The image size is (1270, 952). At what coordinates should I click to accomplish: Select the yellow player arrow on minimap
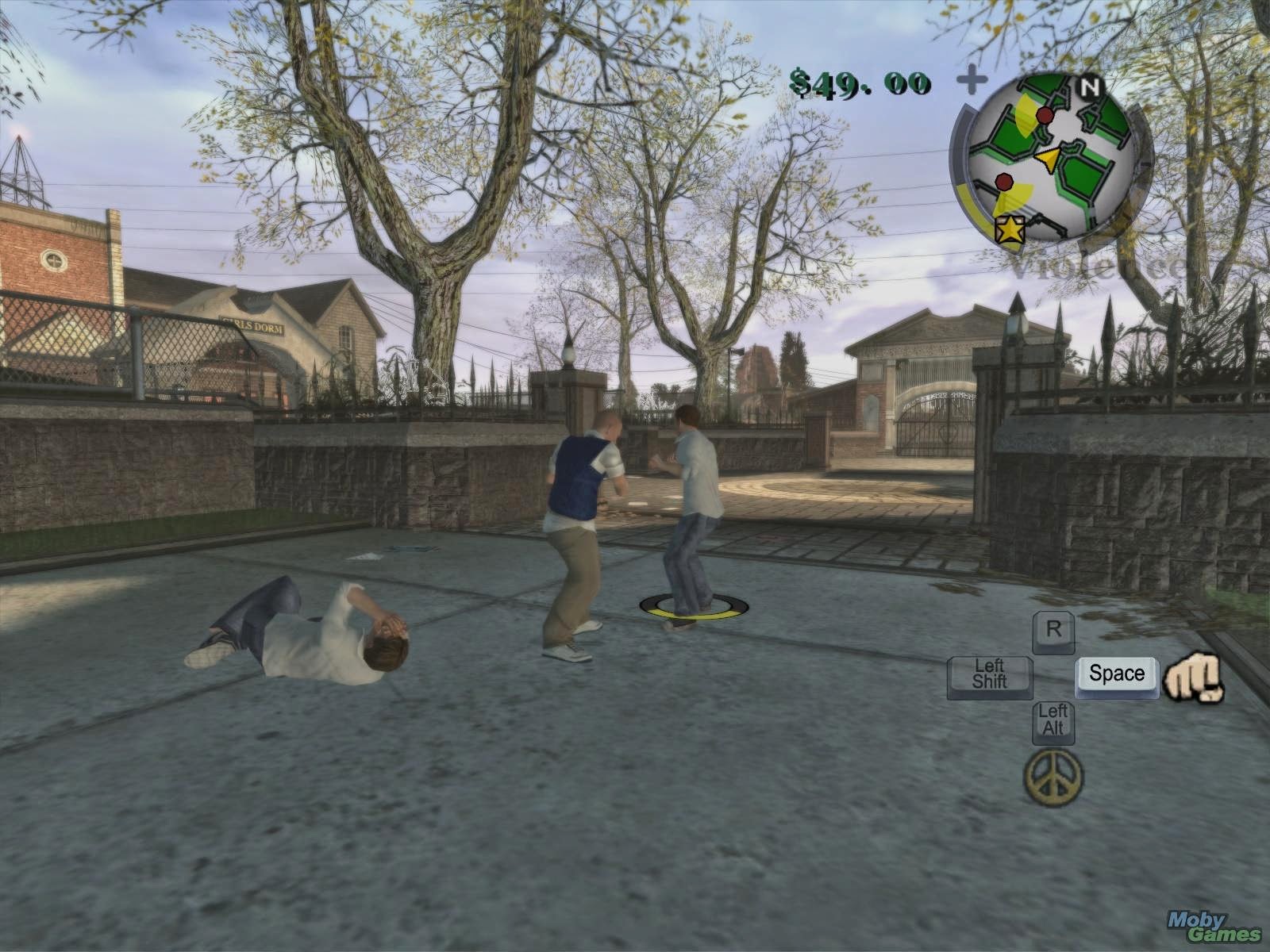point(1048,160)
